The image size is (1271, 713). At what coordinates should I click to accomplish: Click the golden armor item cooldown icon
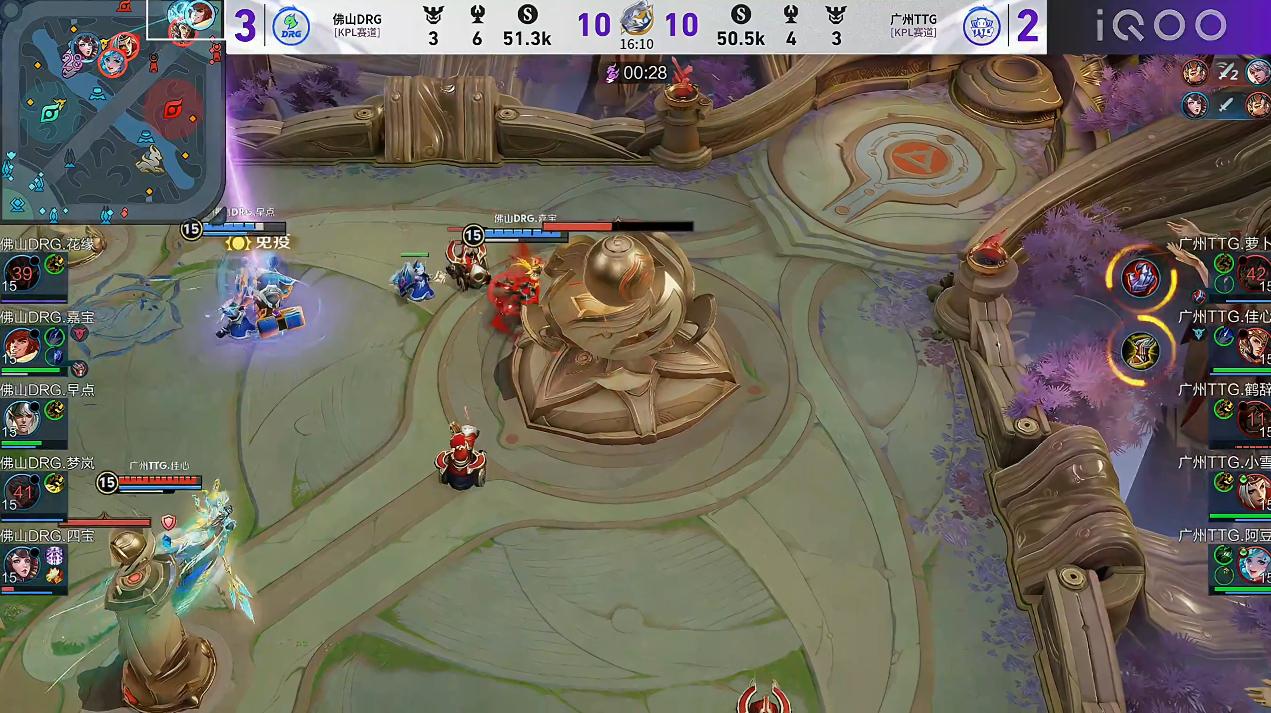1141,349
